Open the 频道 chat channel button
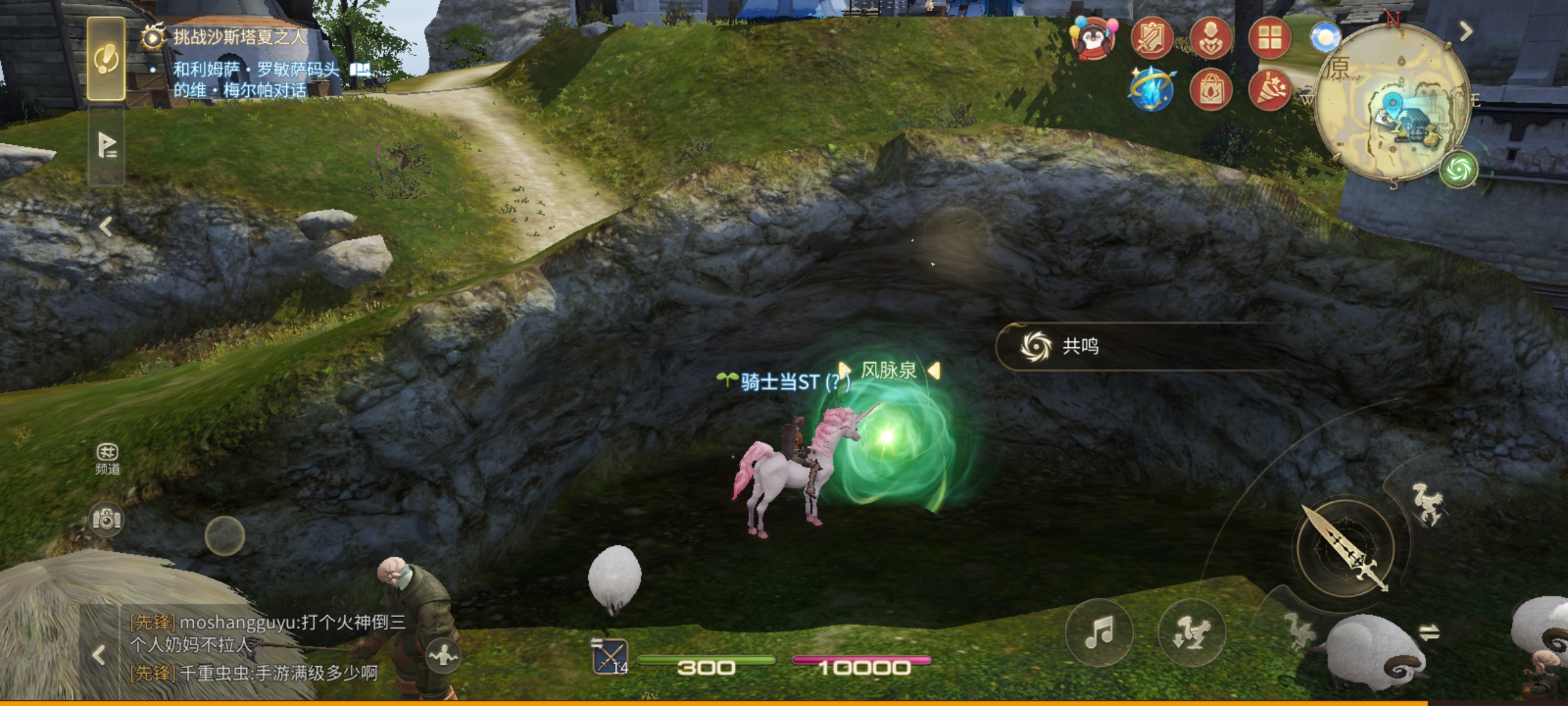Image resolution: width=1568 pixels, height=706 pixels. pyautogui.click(x=107, y=459)
